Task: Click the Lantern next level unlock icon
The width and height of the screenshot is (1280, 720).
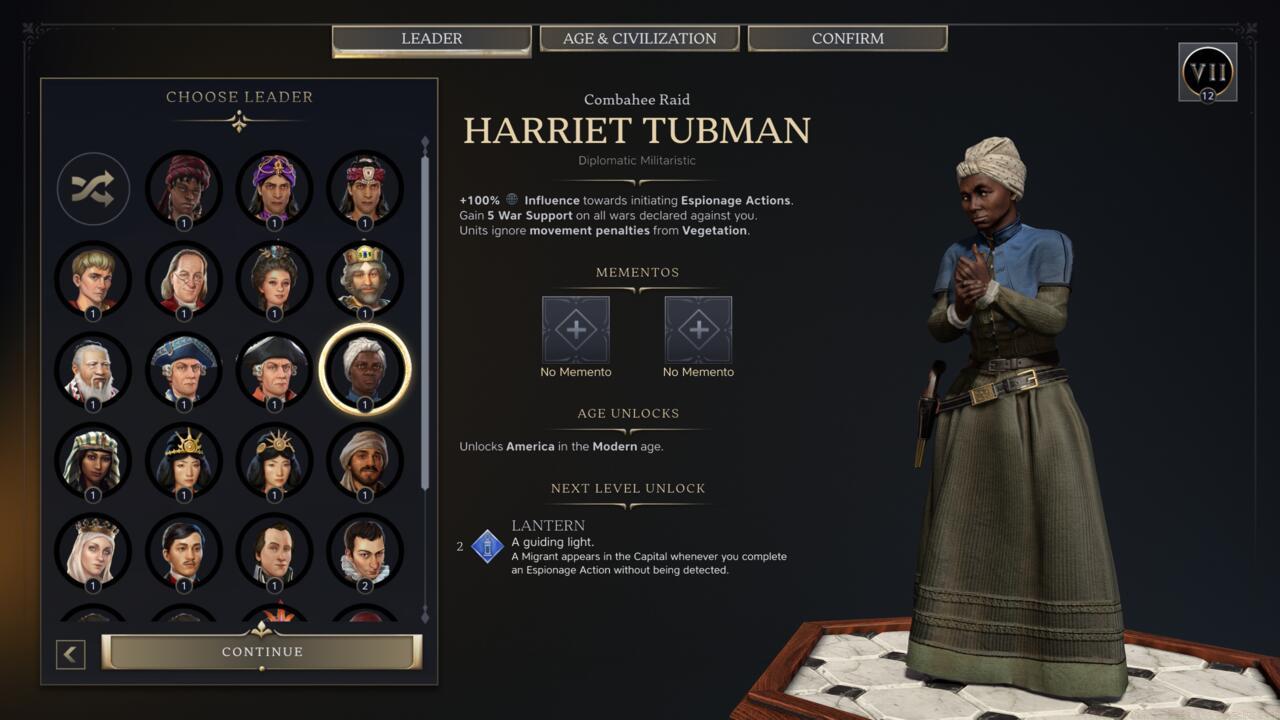Action: coord(486,544)
